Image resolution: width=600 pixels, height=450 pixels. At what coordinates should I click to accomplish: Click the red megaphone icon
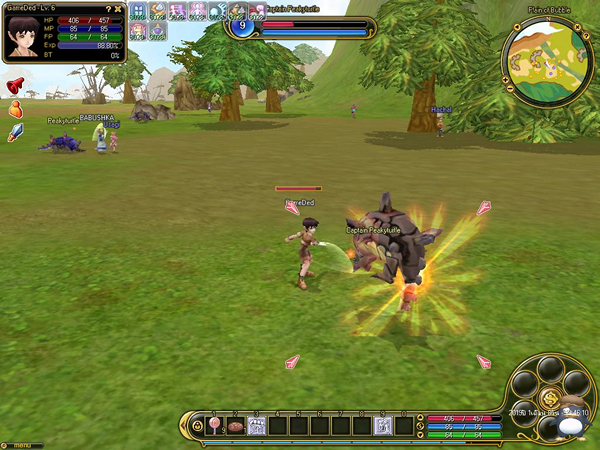click(x=14, y=85)
